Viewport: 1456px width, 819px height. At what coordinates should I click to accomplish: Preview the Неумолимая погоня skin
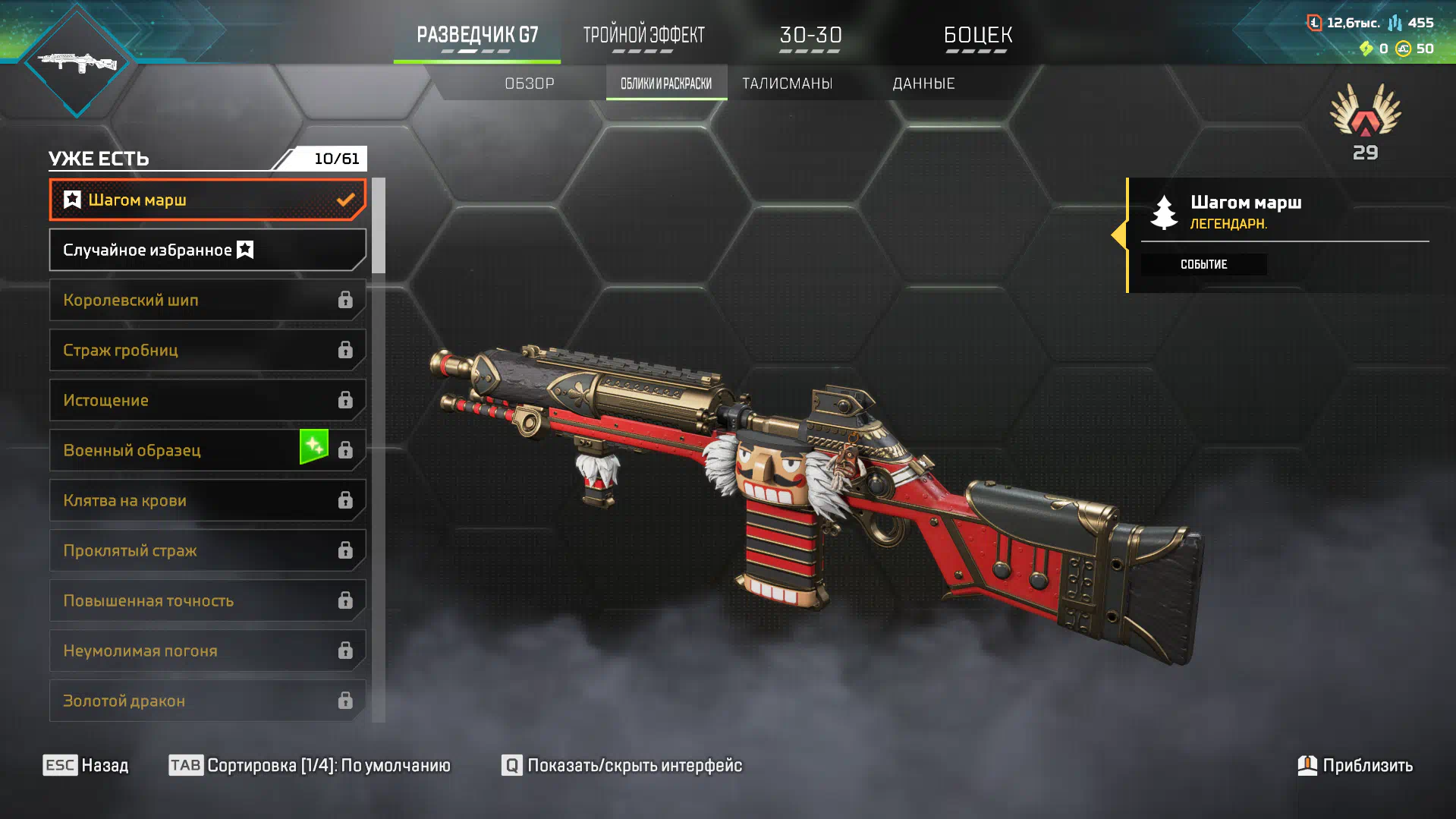coord(207,650)
